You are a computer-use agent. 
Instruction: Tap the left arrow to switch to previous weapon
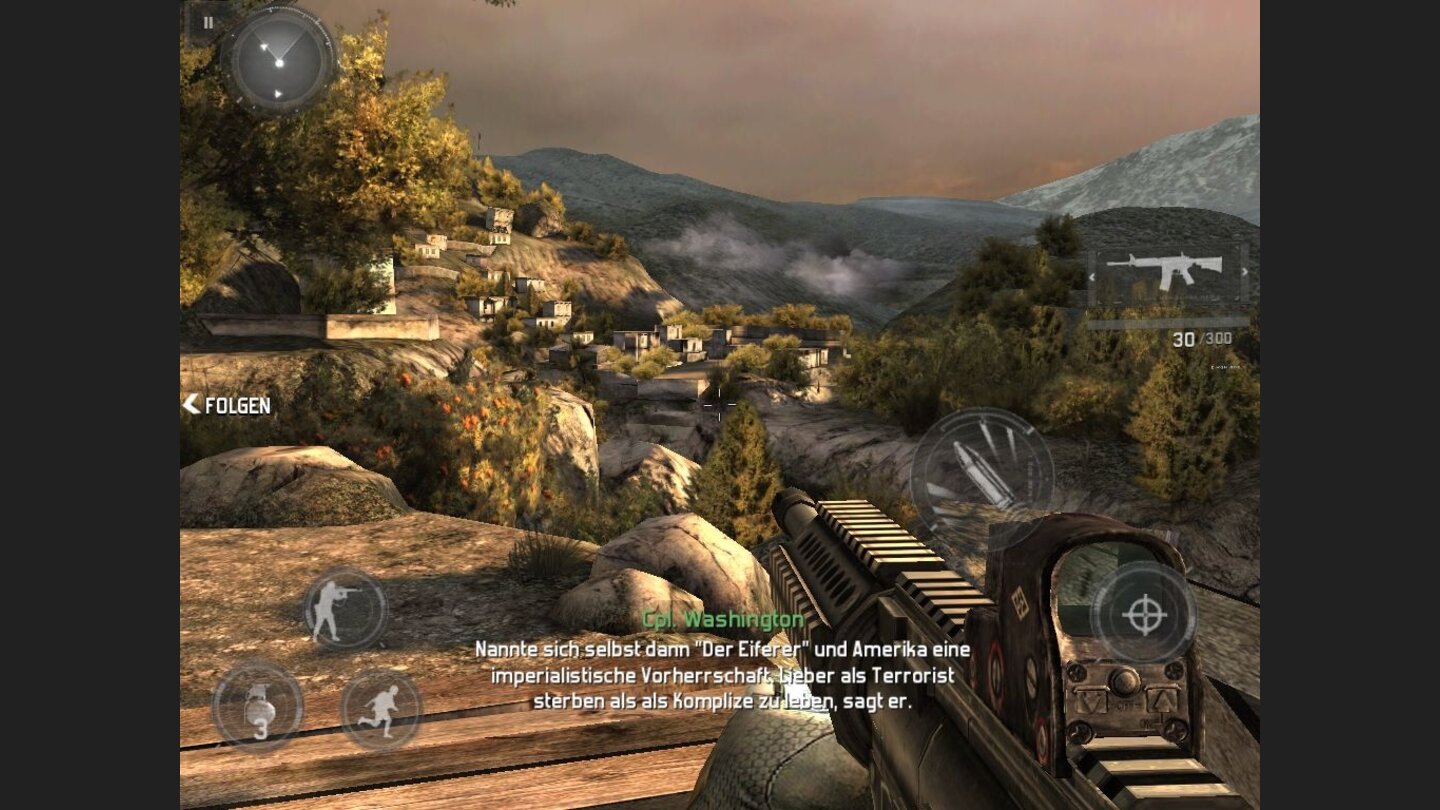1093,276
